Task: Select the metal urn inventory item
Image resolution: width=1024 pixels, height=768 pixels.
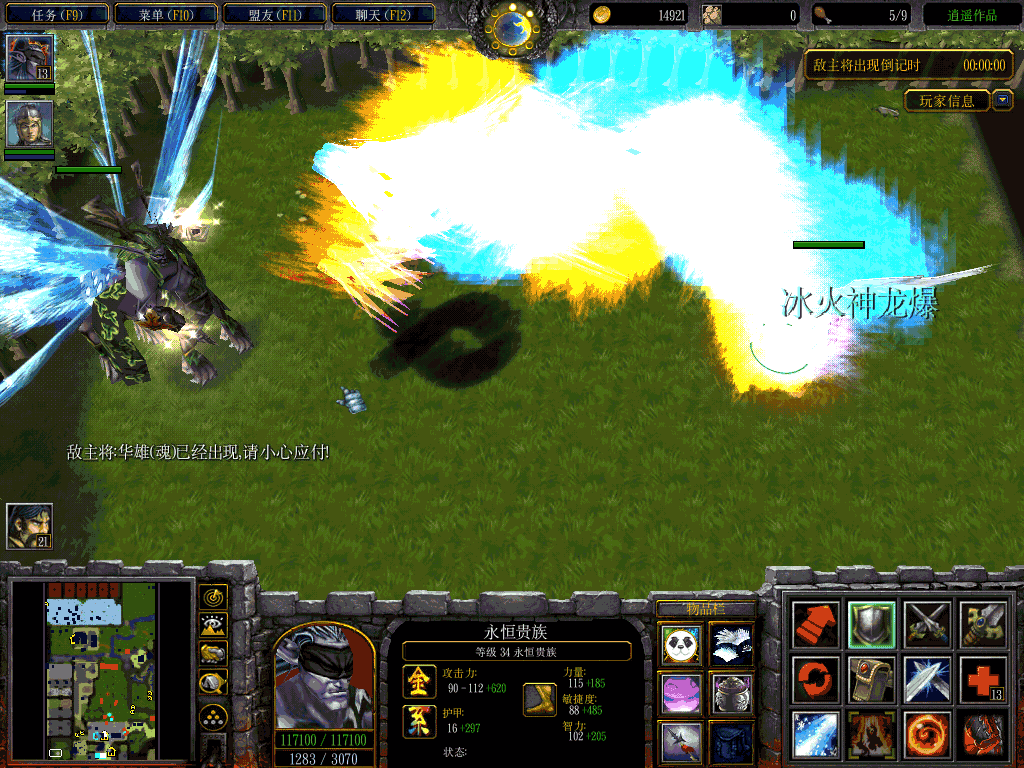Action: tap(732, 692)
